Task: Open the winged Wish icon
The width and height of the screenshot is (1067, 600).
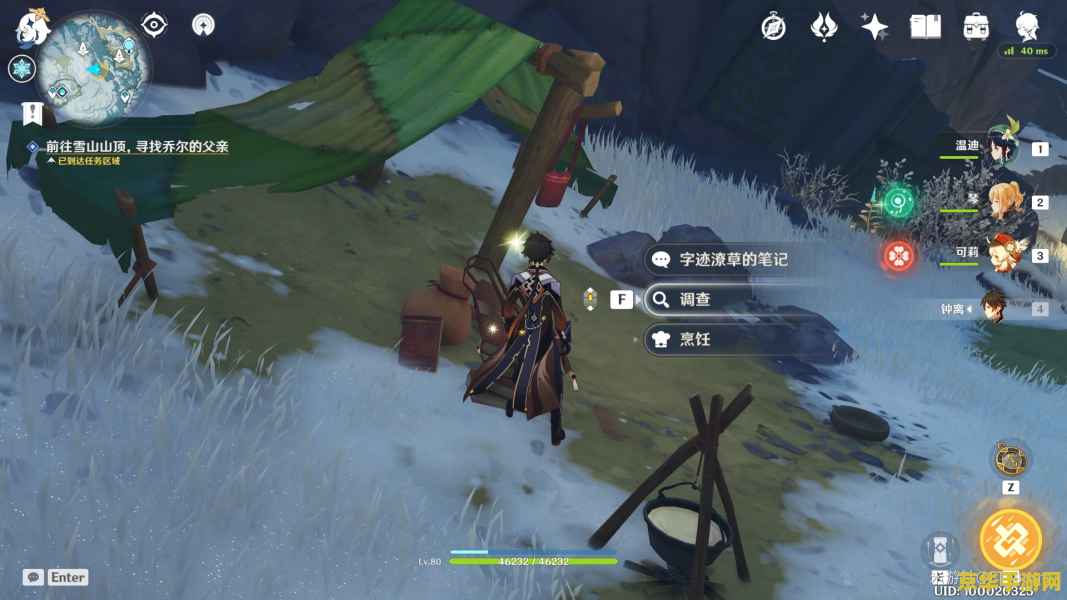Action: coord(824,27)
